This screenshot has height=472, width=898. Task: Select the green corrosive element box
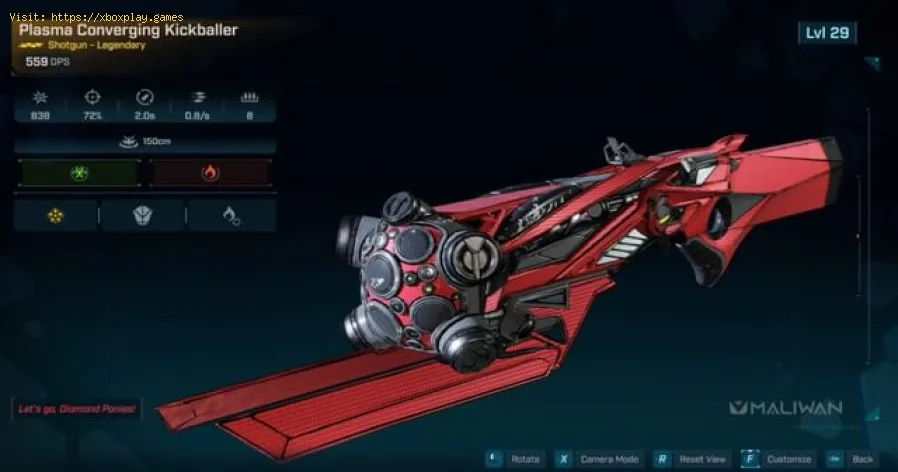tap(77, 173)
